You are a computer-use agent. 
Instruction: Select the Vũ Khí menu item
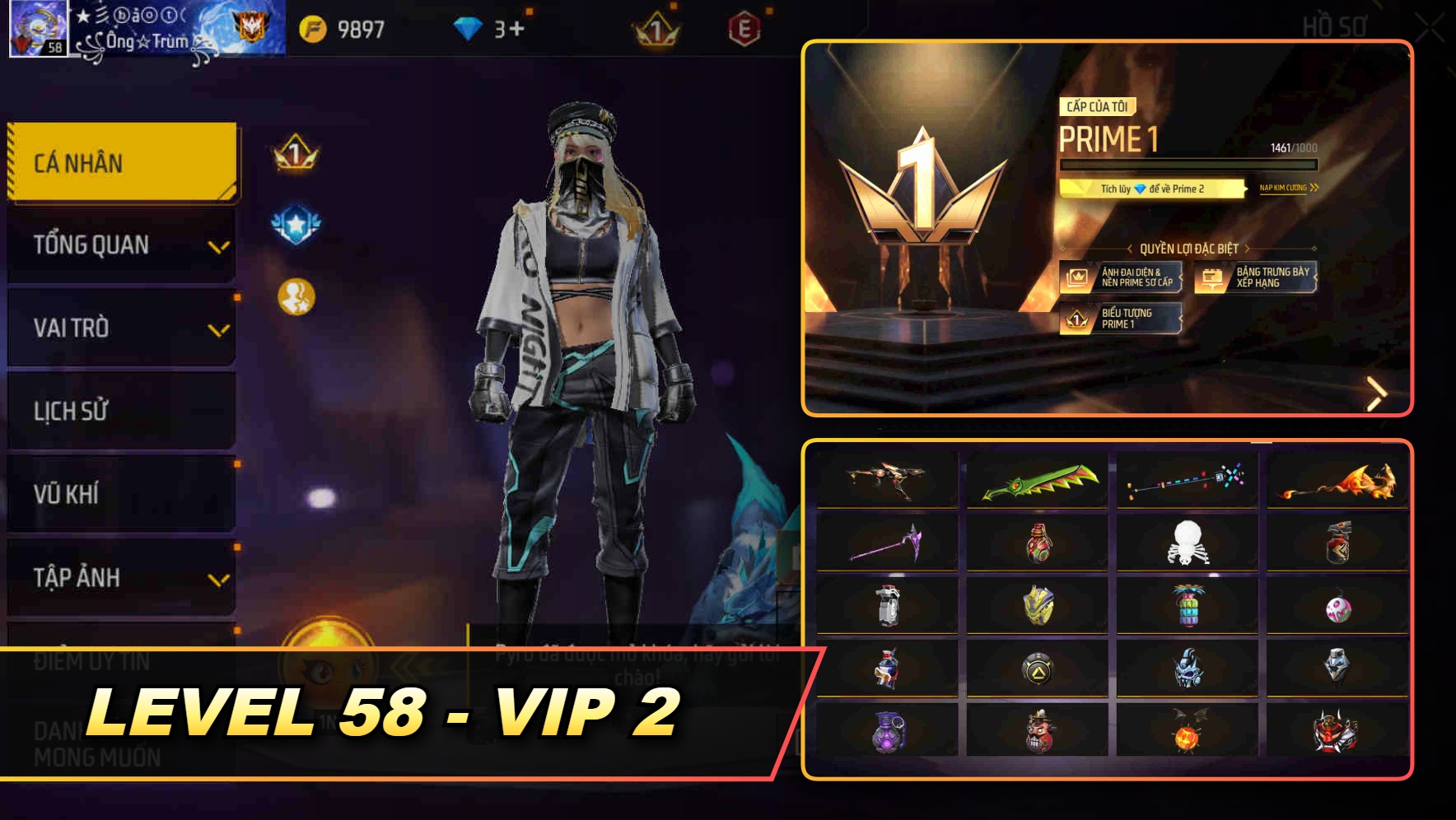(x=120, y=494)
